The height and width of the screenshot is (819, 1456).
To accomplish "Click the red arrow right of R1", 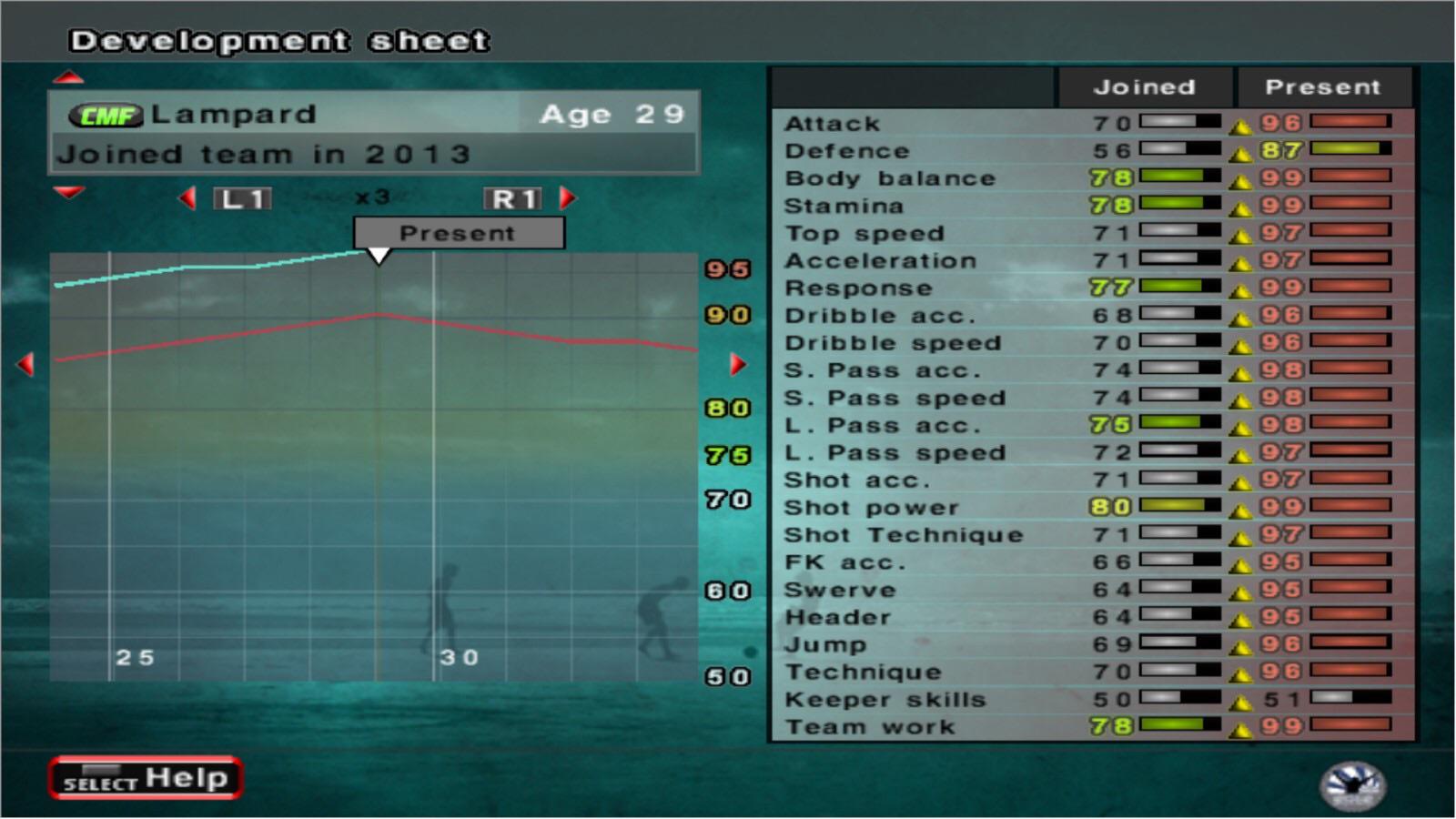I will (x=565, y=197).
